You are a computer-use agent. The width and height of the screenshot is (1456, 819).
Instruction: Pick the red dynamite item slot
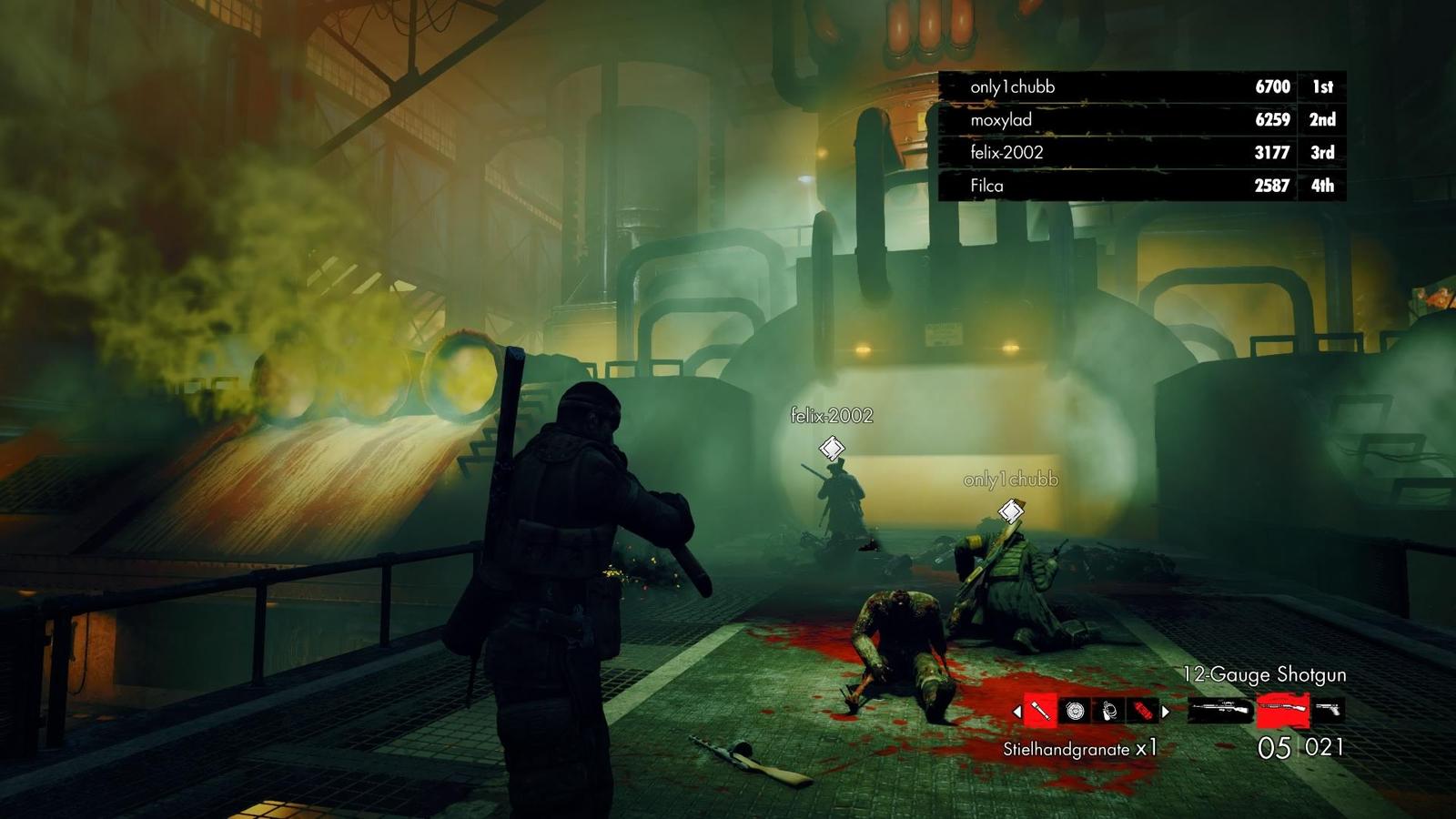(x=1143, y=711)
